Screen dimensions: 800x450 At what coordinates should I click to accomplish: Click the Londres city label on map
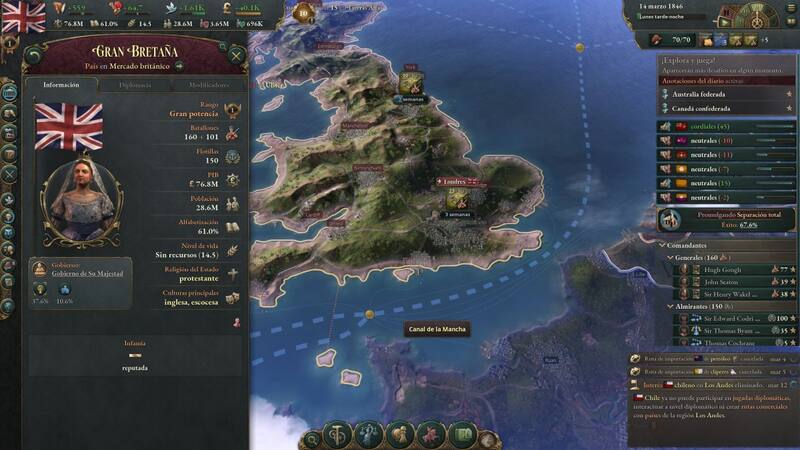click(x=454, y=182)
